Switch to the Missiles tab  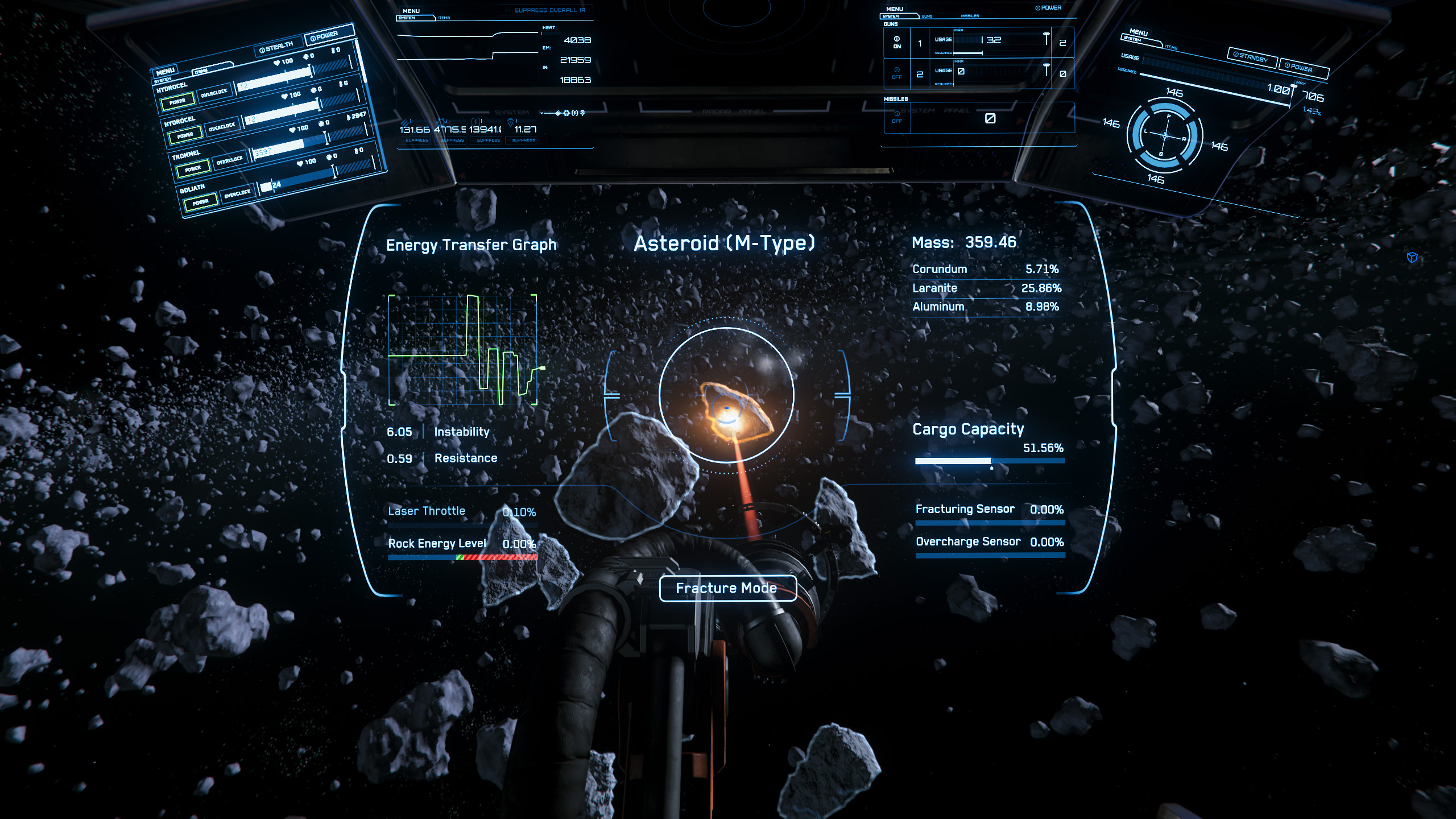970,16
